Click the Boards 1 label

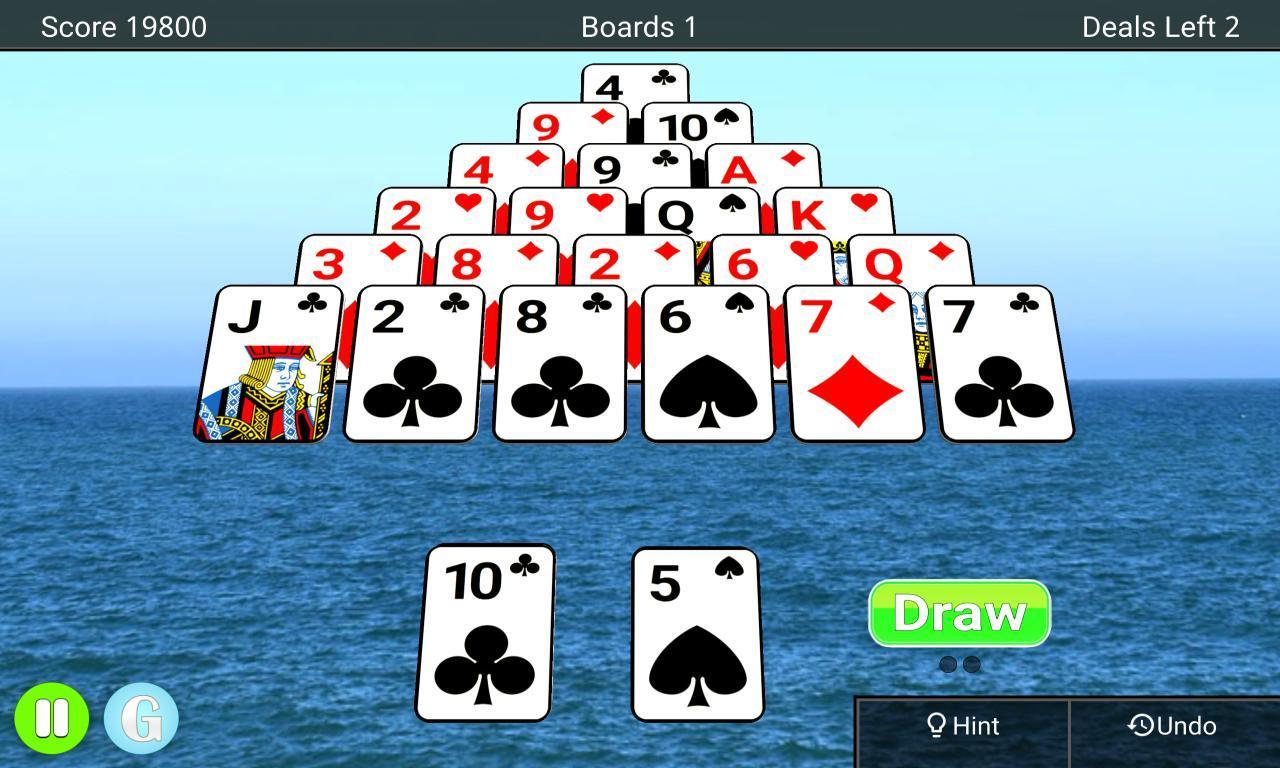[639, 27]
